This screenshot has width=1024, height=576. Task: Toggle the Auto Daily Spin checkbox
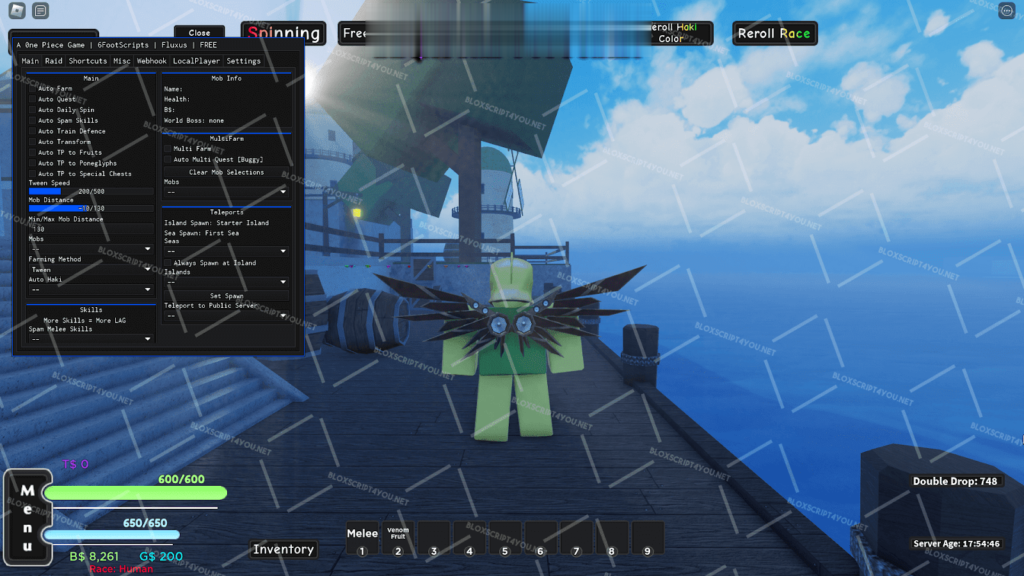32,110
